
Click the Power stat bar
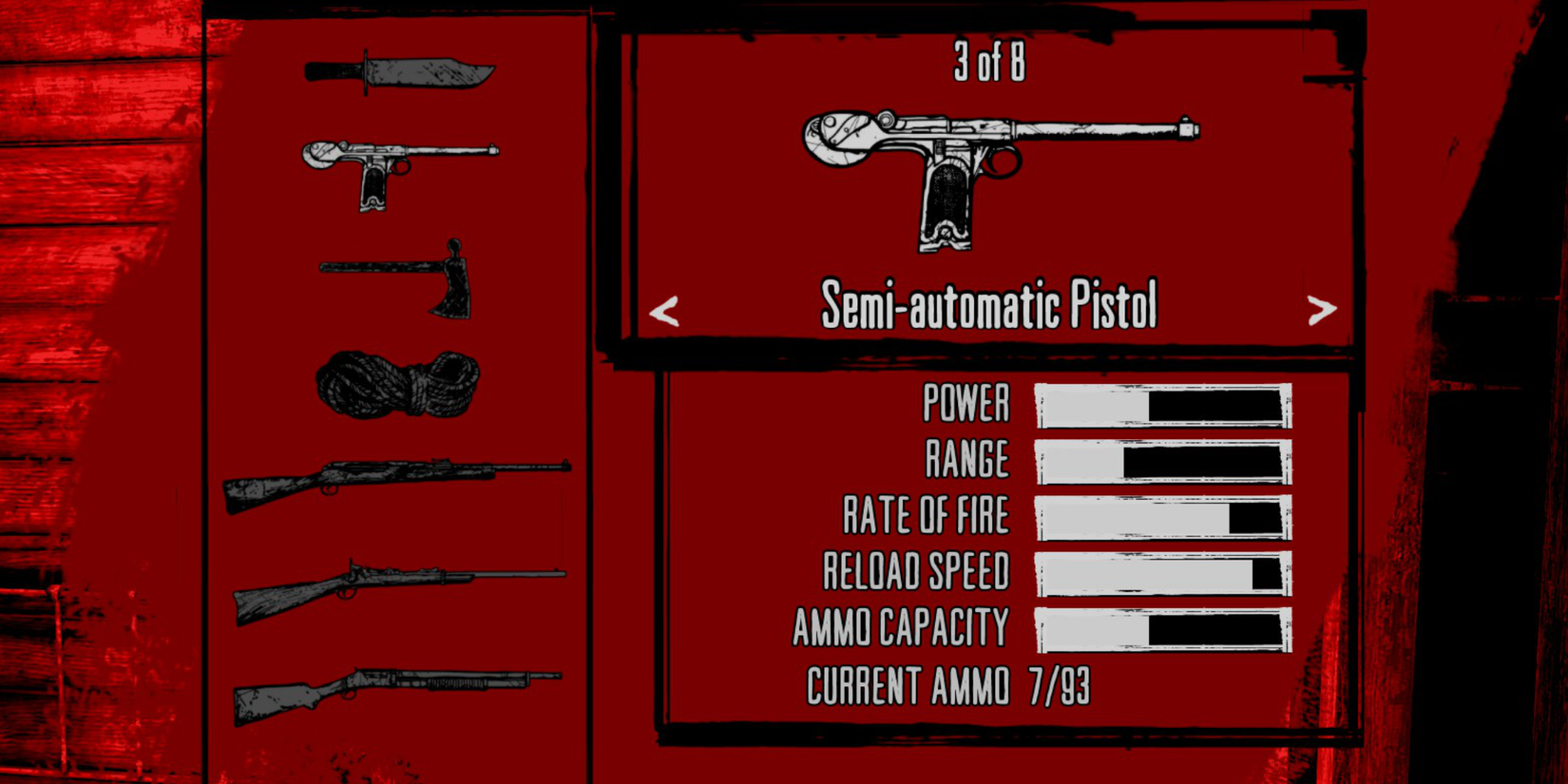[x=1164, y=404]
